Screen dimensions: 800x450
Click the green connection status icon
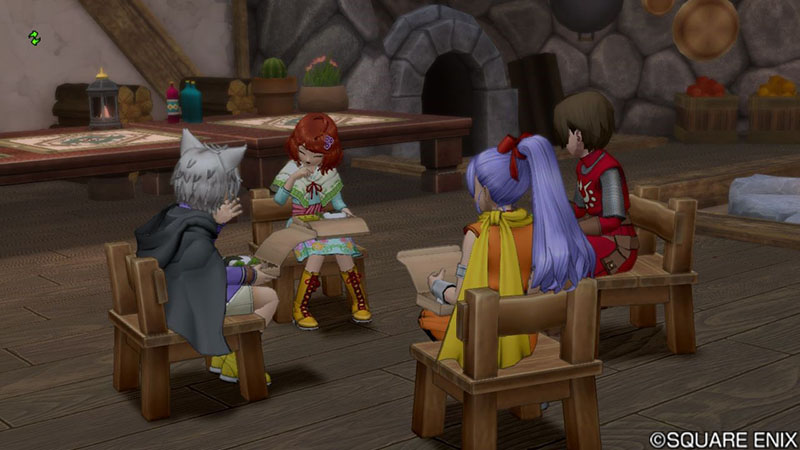35,38
